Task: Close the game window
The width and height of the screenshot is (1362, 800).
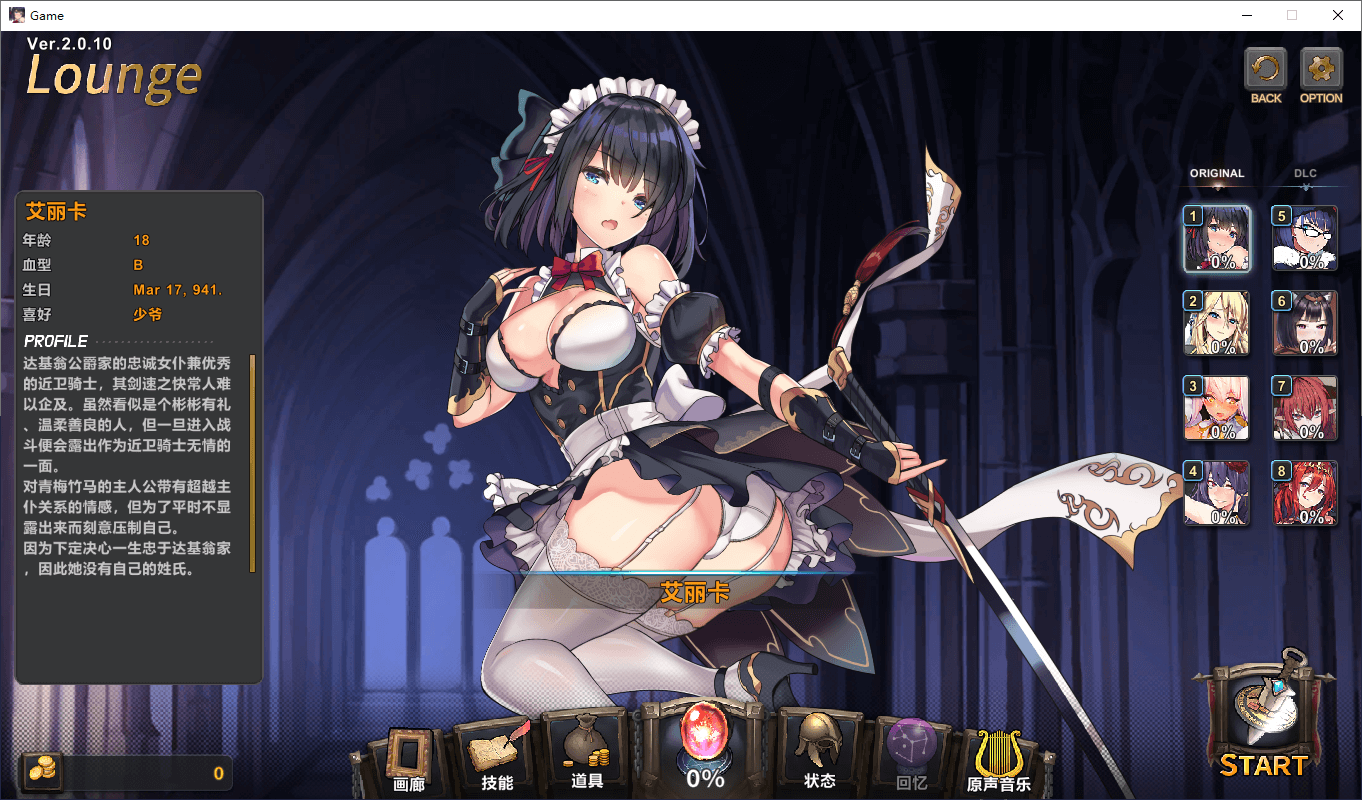Action: coord(1338,15)
